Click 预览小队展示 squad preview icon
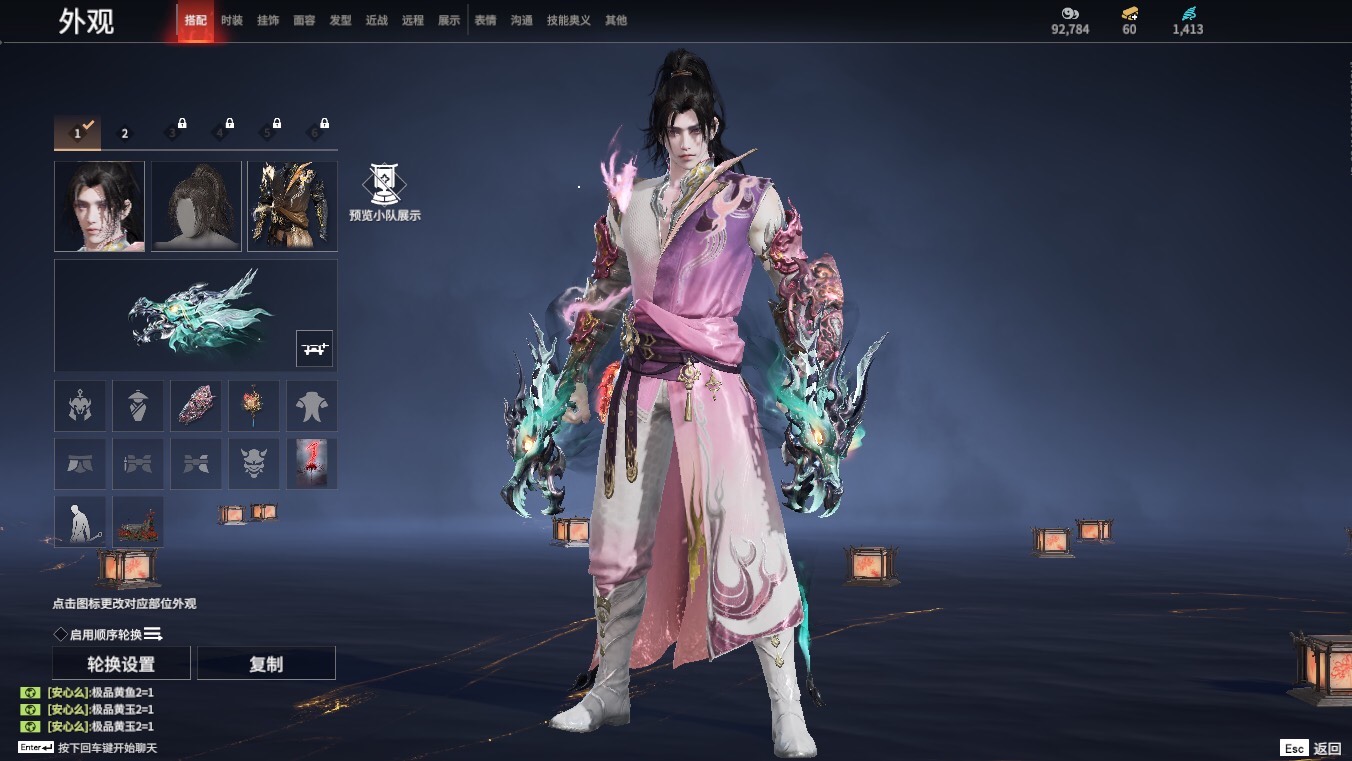Viewport: 1352px width, 761px height. pyautogui.click(x=385, y=192)
